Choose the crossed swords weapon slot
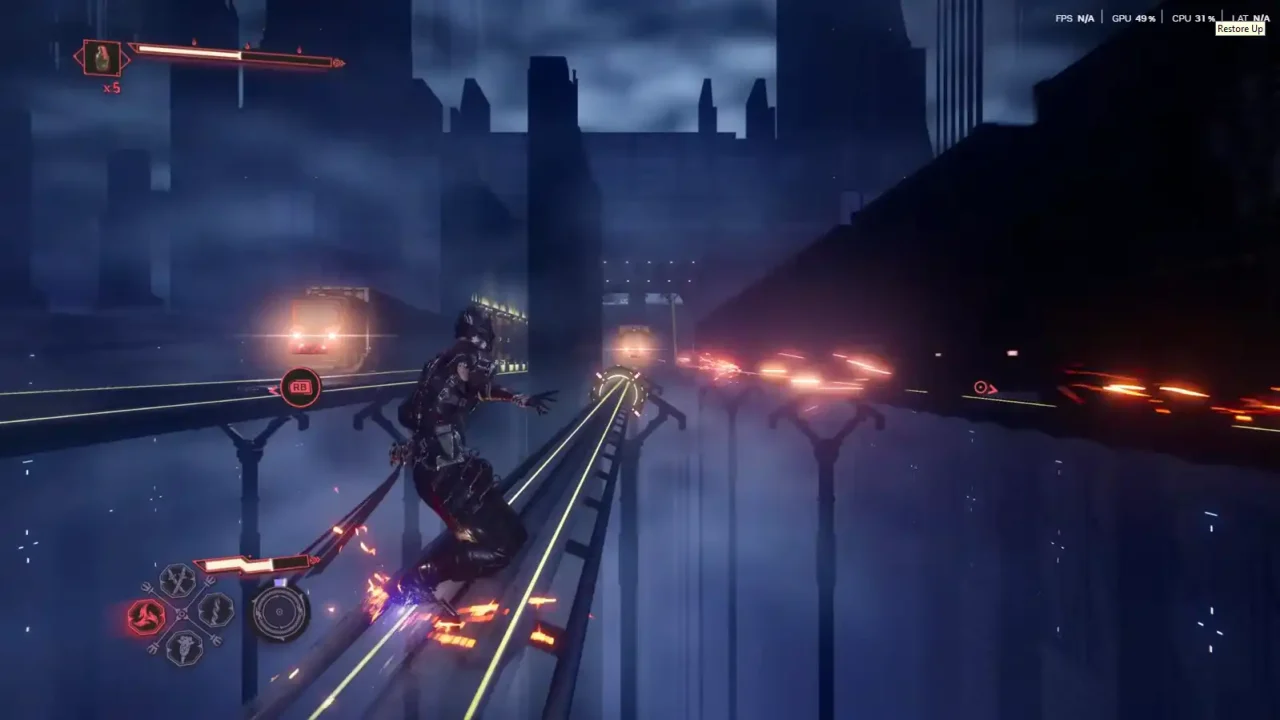Viewport: 1280px width, 720px height. (178, 580)
